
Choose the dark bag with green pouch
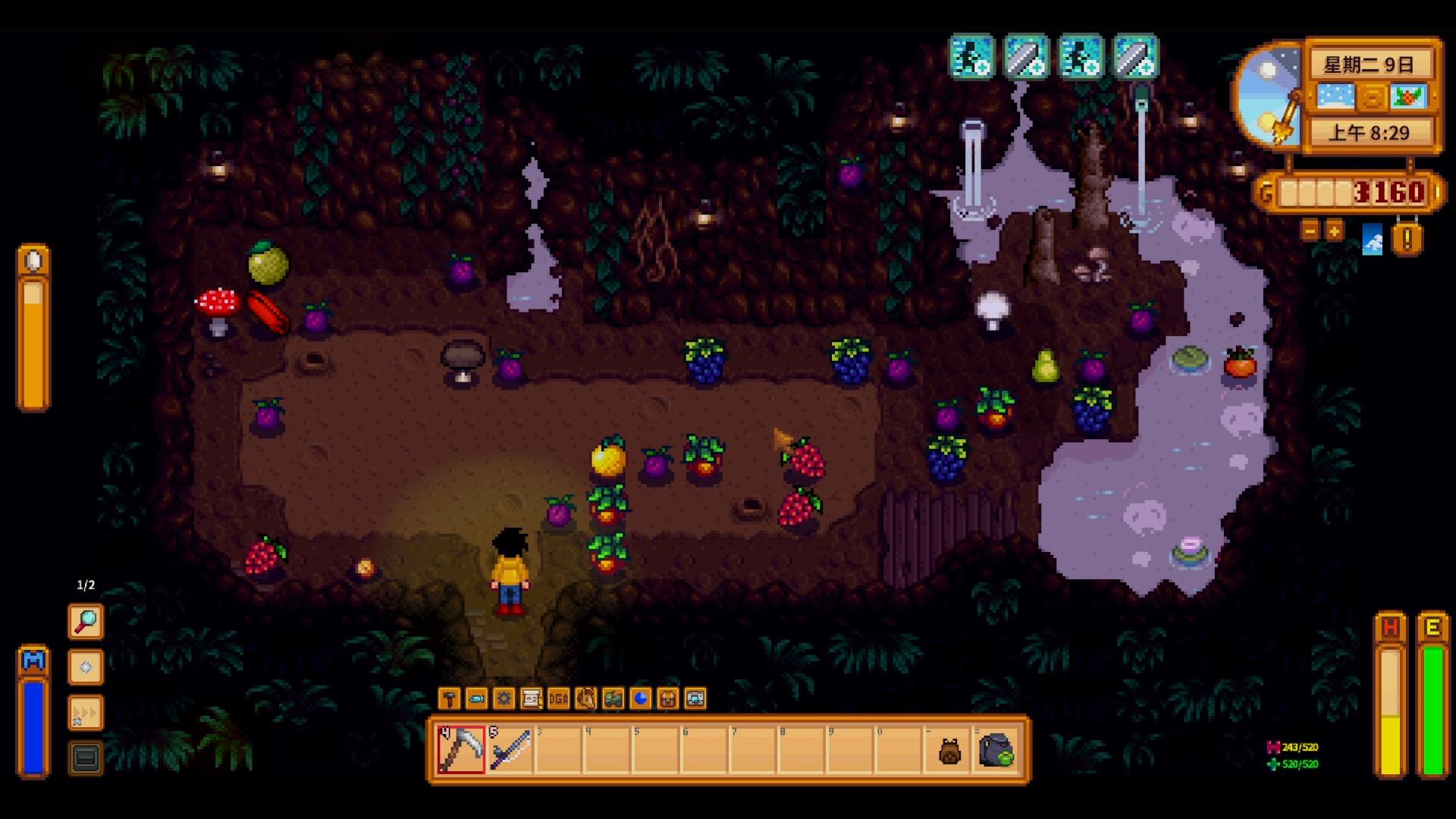click(996, 749)
